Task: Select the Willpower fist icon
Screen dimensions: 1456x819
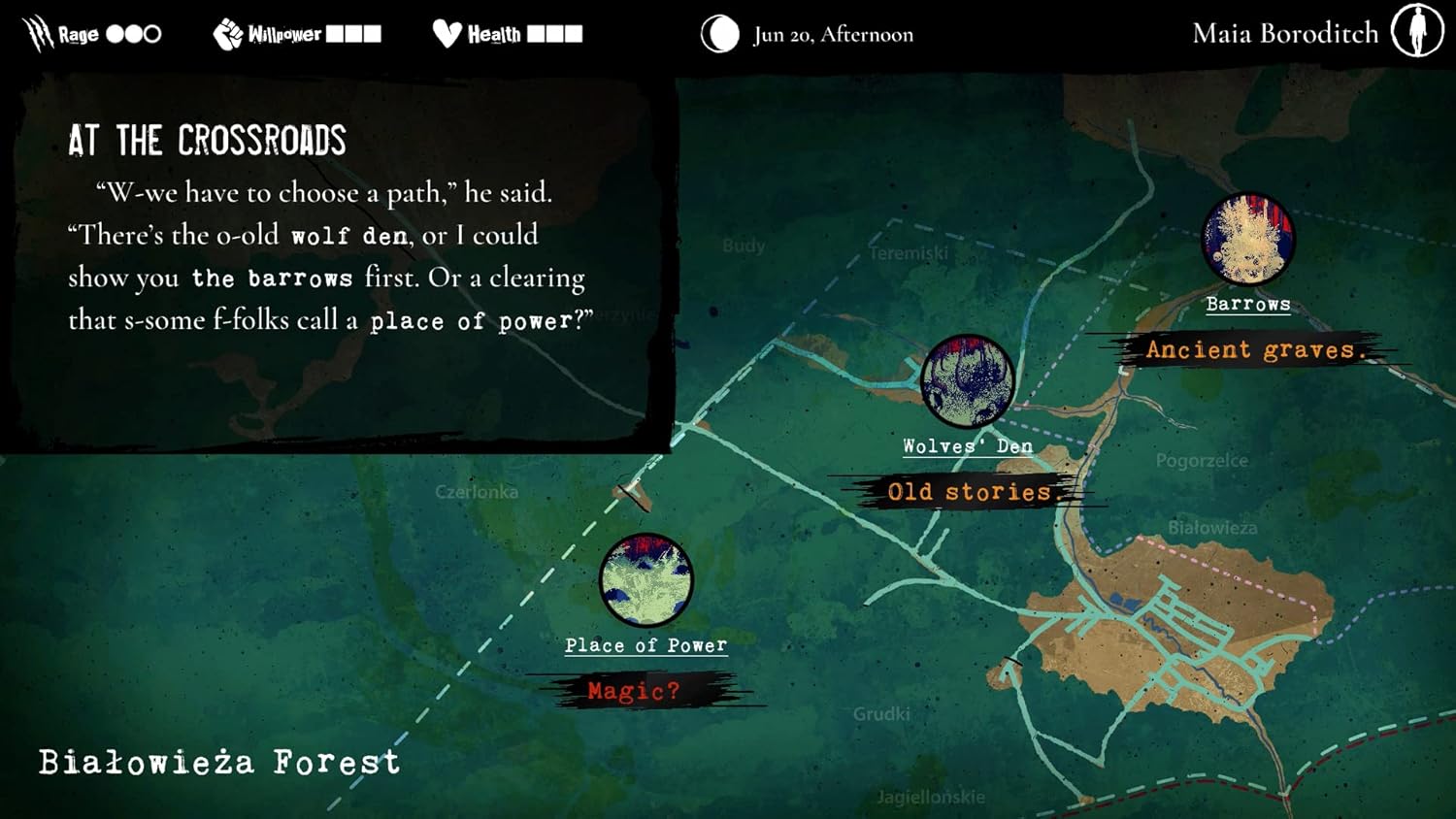Action: click(228, 32)
